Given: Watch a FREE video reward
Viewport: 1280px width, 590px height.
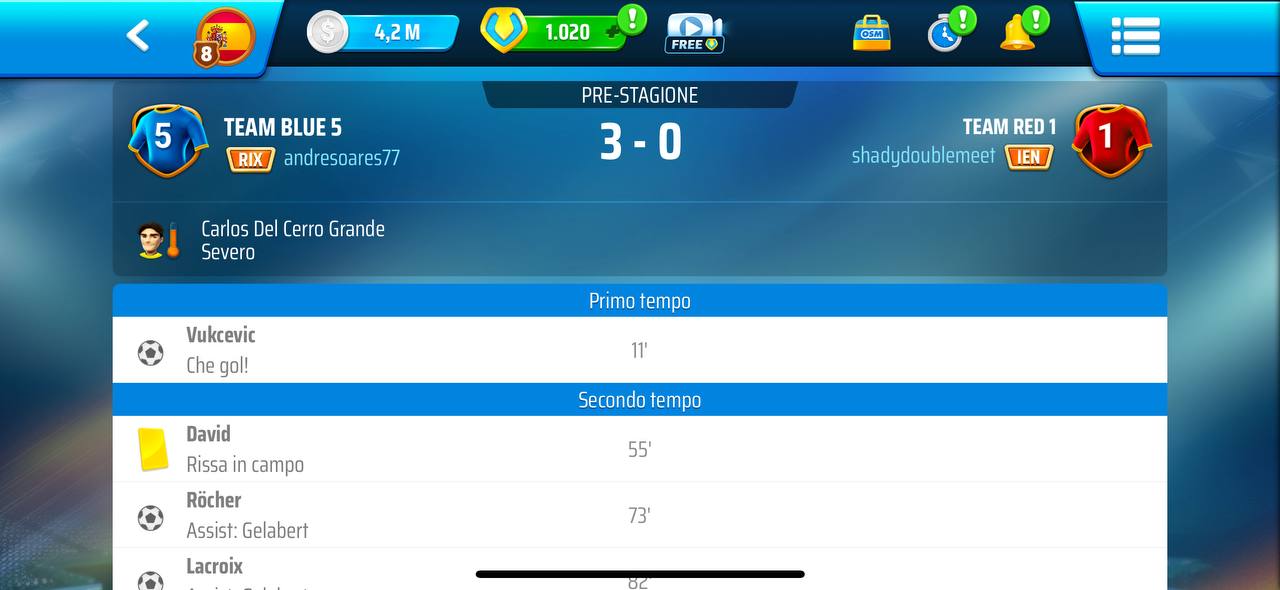Looking at the screenshot, I should click(694, 33).
